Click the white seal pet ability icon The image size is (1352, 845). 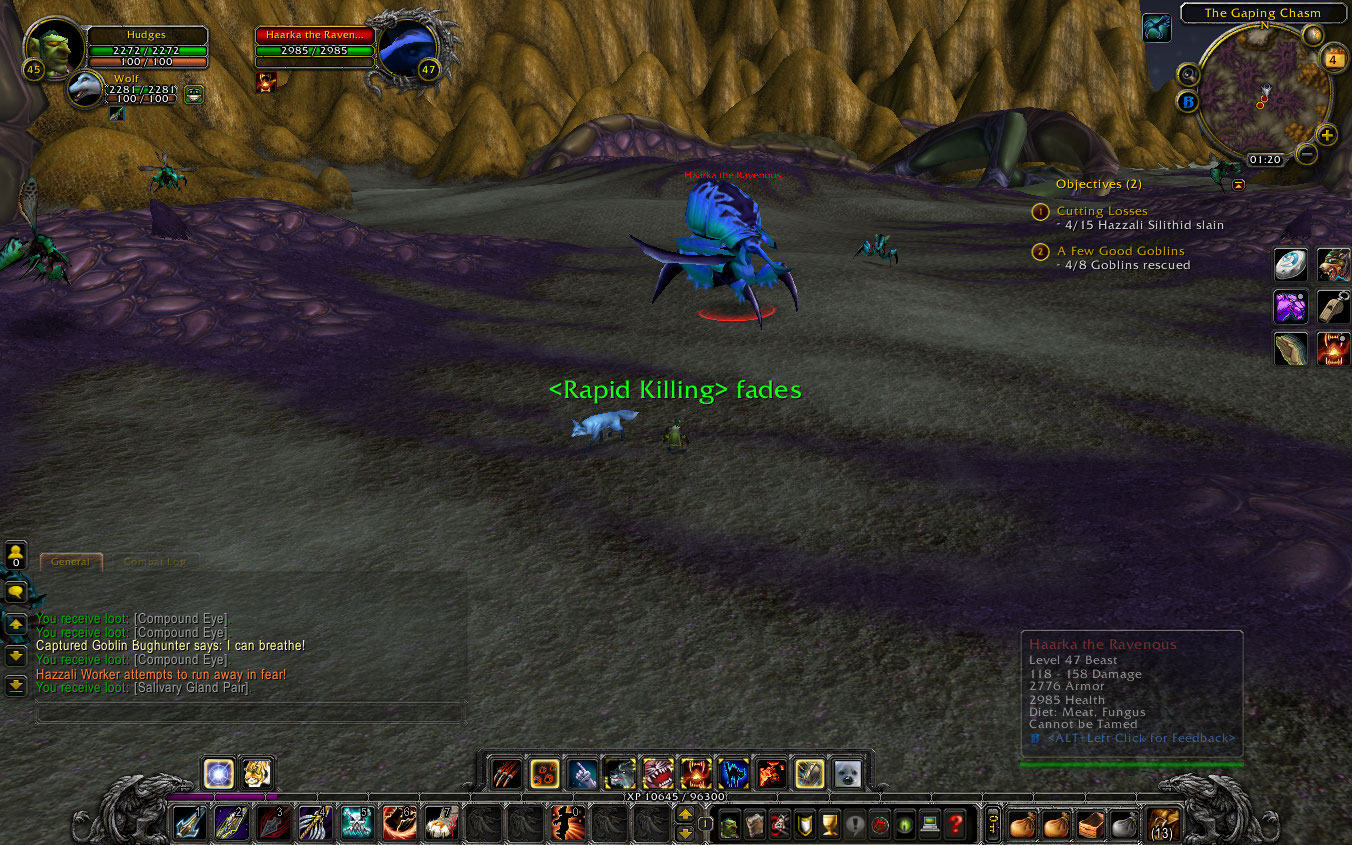tap(847, 774)
